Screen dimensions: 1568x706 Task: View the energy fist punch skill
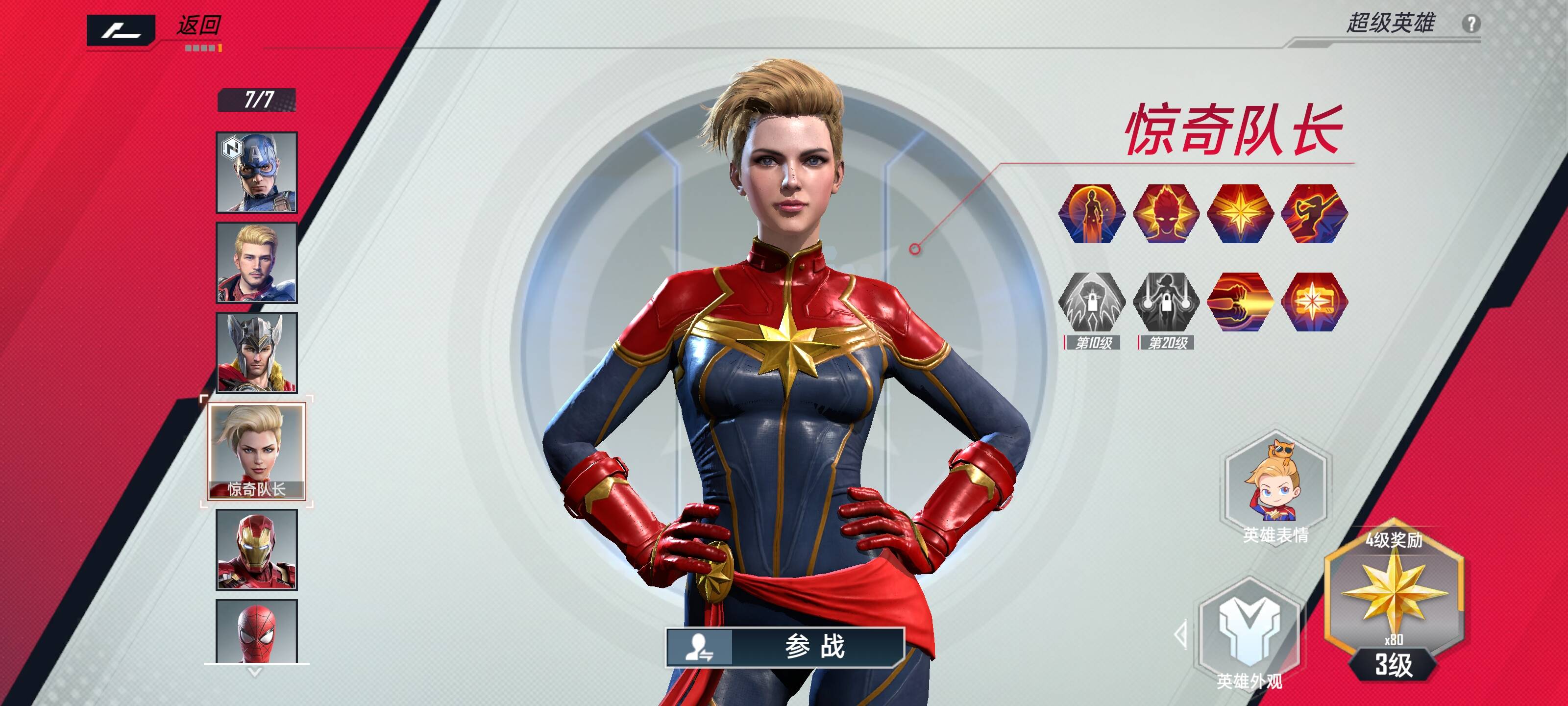click(1240, 303)
